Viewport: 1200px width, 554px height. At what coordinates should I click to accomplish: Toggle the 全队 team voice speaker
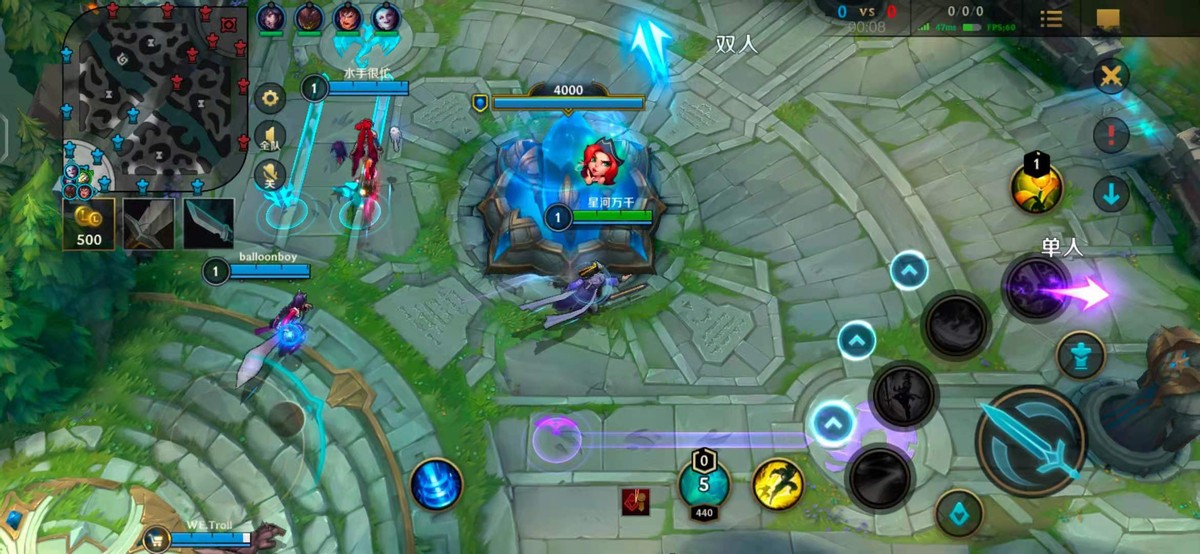[x=269, y=137]
